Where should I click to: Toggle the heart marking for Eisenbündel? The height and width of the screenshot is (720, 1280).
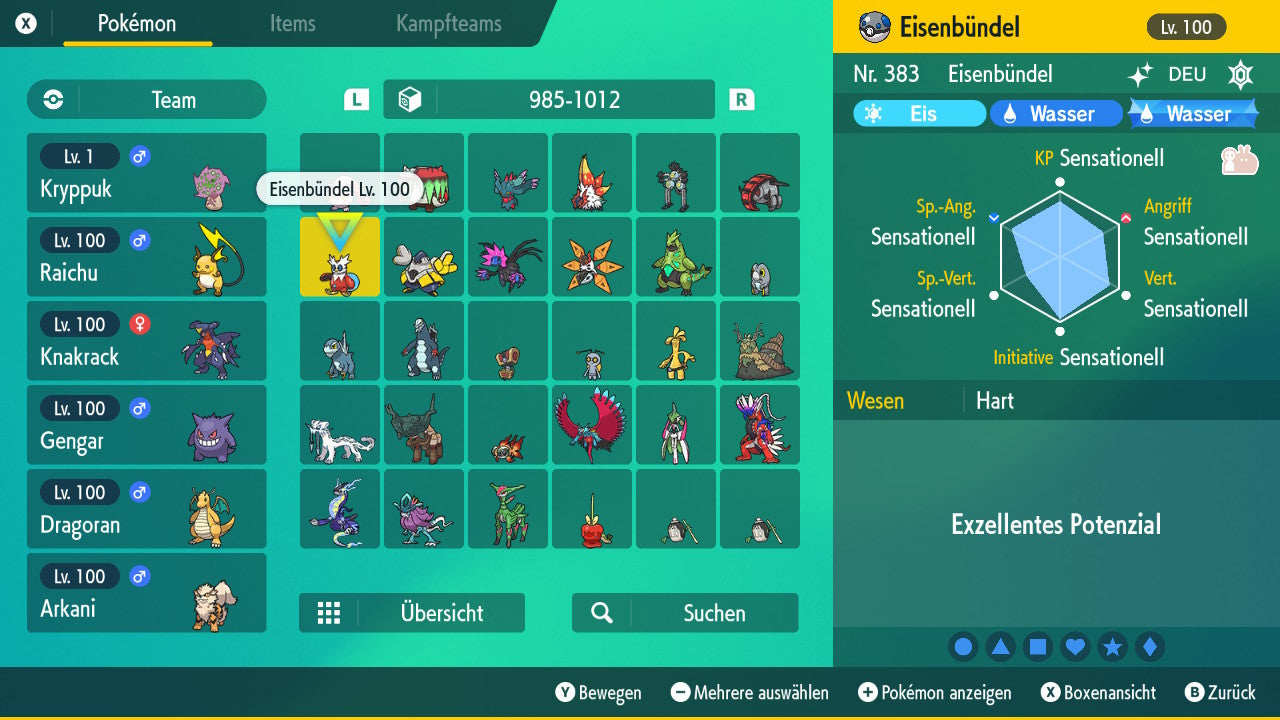[x=1075, y=647]
